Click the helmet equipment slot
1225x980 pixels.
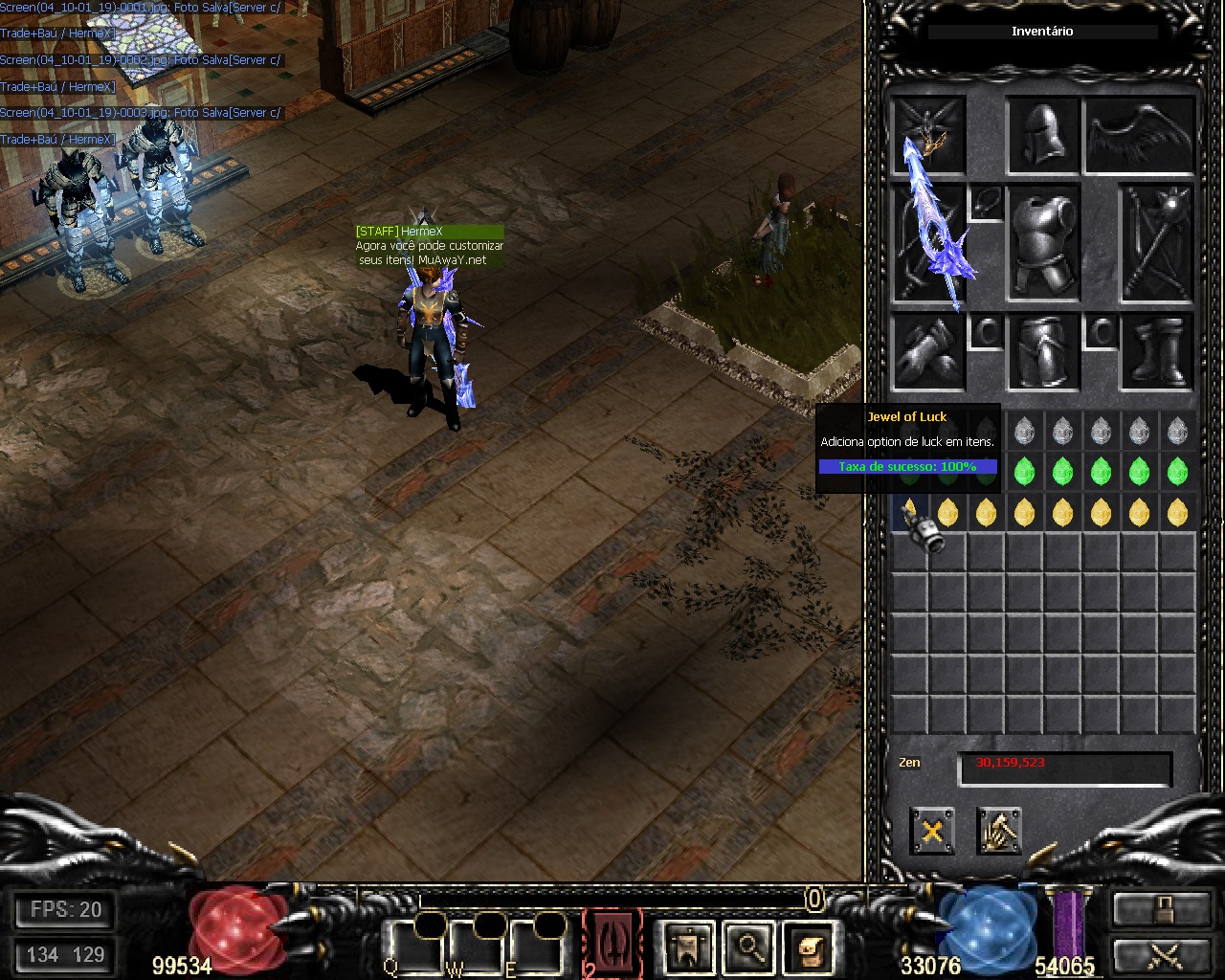1044,135
